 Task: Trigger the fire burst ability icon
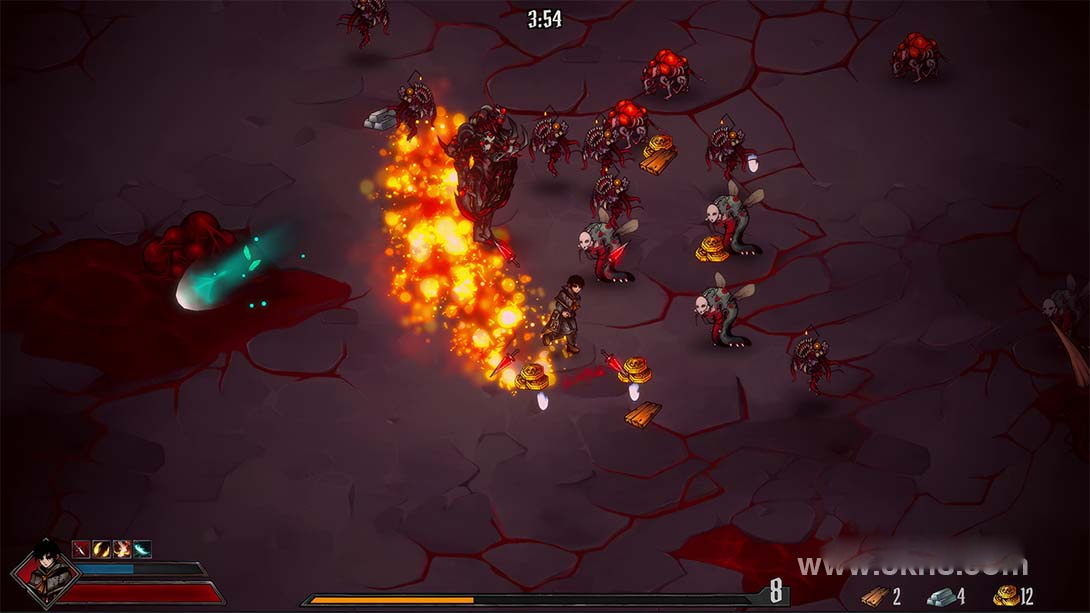coord(122,548)
